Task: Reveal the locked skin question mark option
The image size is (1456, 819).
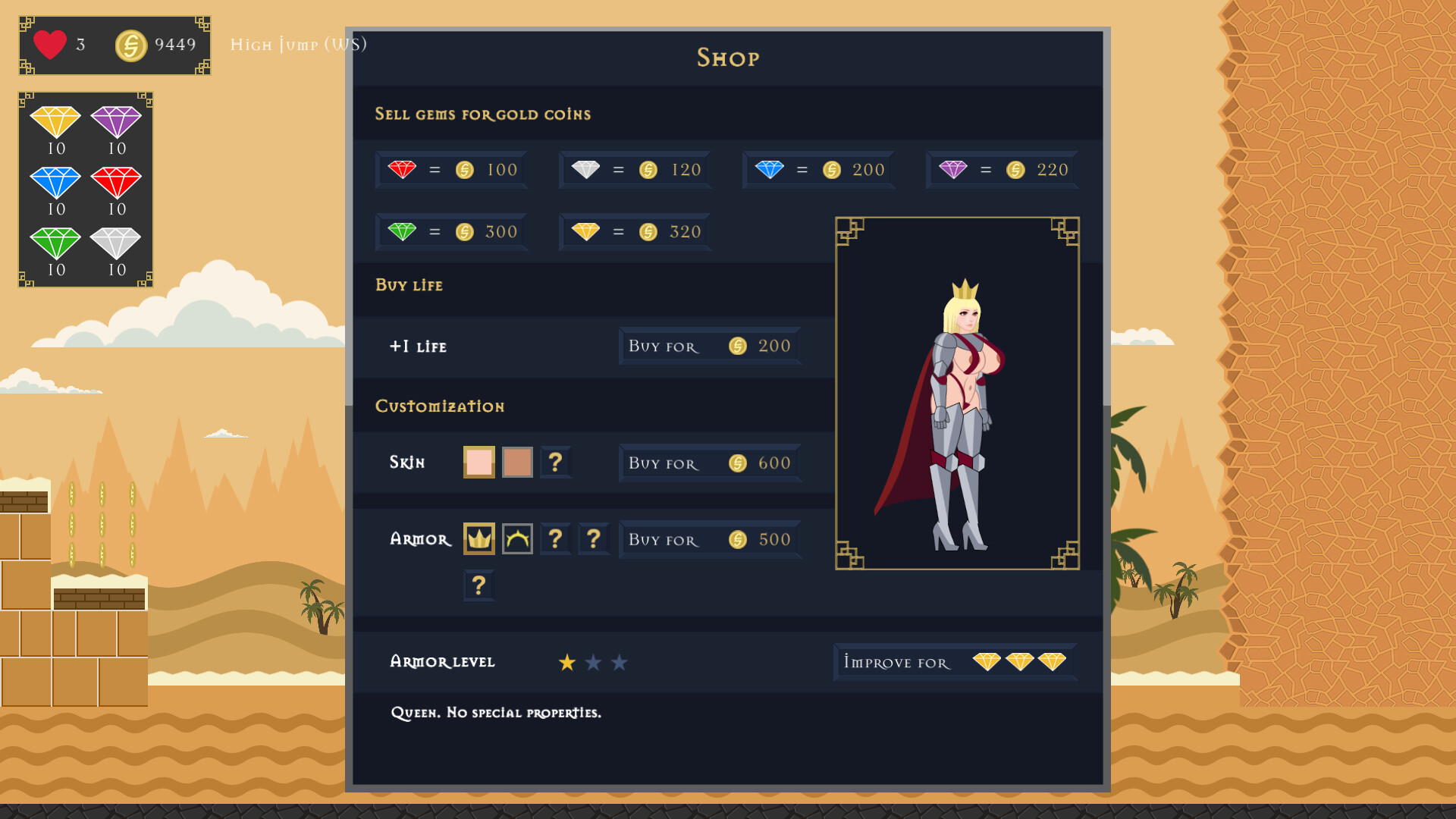Action: [x=555, y=461]
